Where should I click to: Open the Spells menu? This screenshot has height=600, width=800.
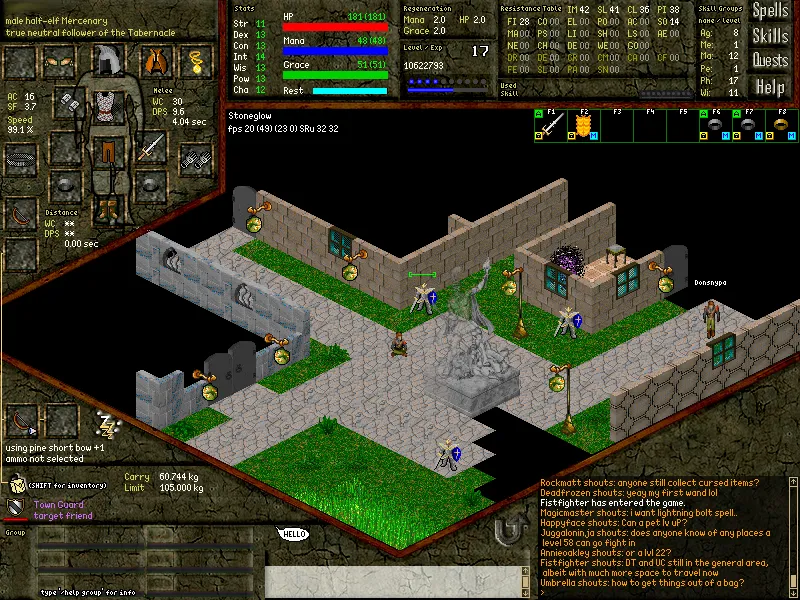(x=770, y=12)
